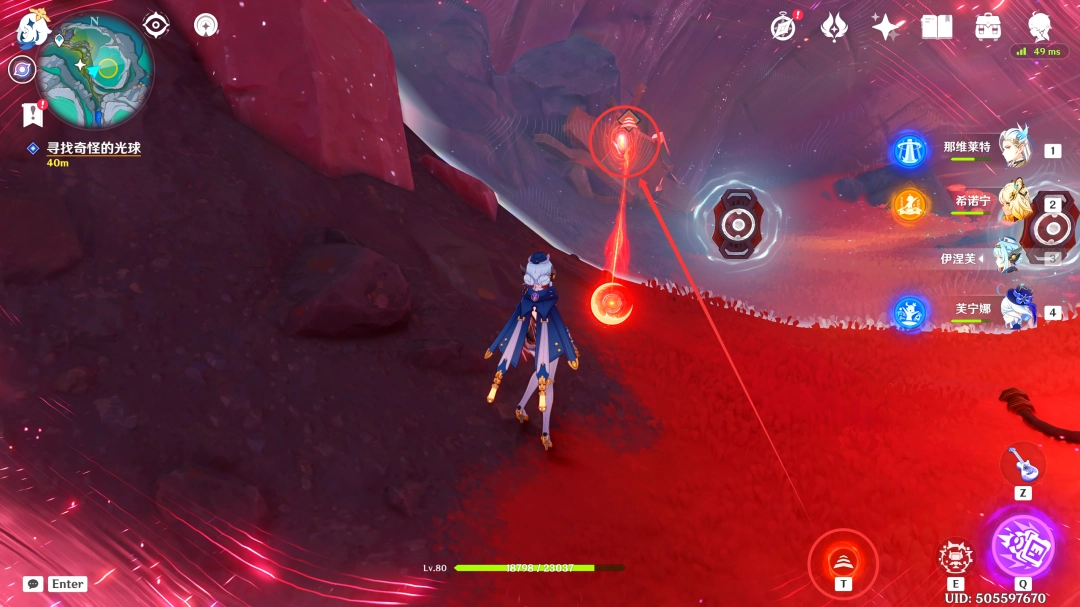Image resolution: width=1080 pixels, height=607 pixels.
Task: Activate the purple elemental burst
Action: click(x=1022, y=545)
